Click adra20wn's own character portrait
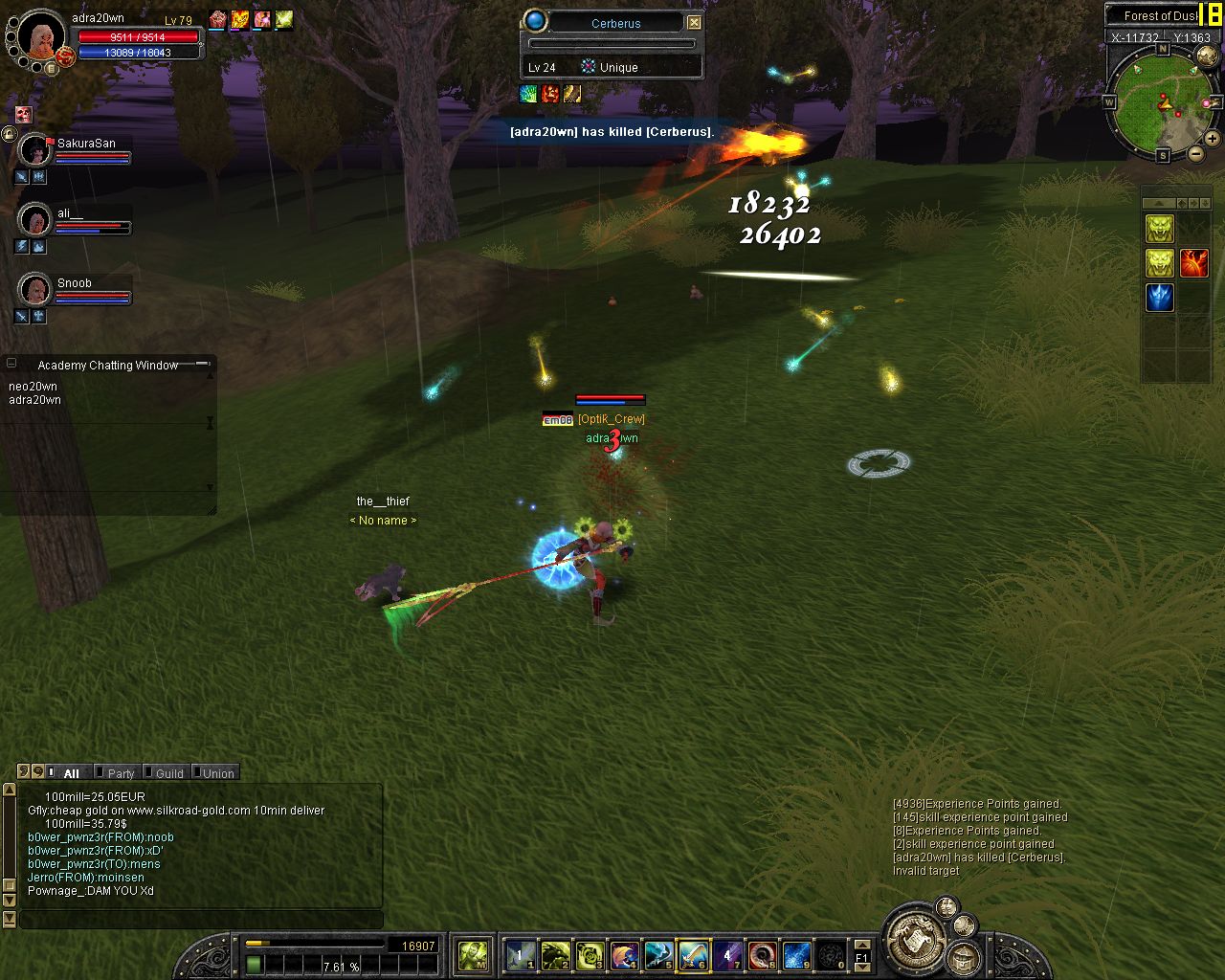This screenshot has width=1225, height=980. click(x=40, y=38)
